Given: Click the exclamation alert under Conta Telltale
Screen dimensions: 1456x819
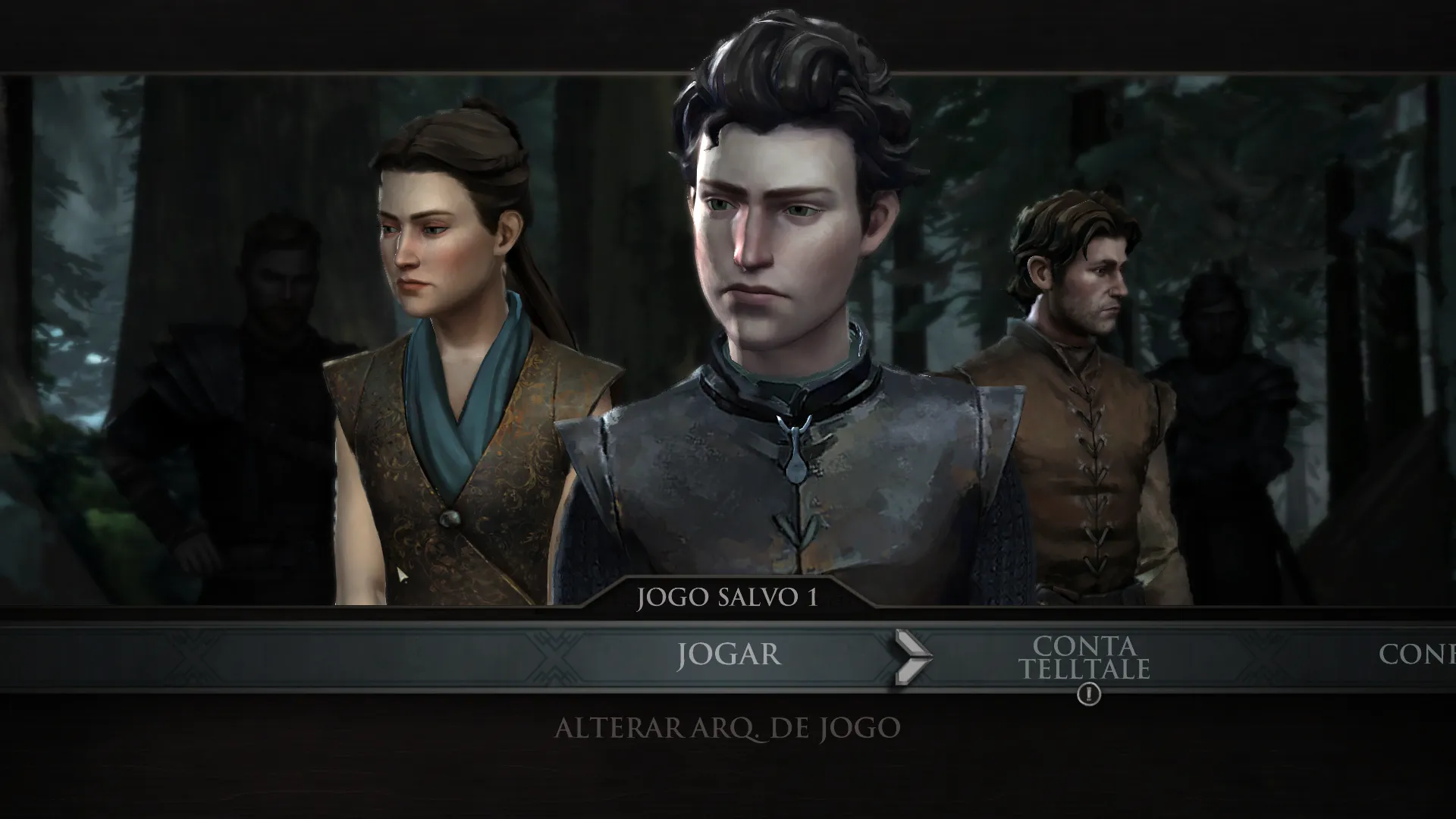Looking at the screenshot, I should pos(1089,693).
